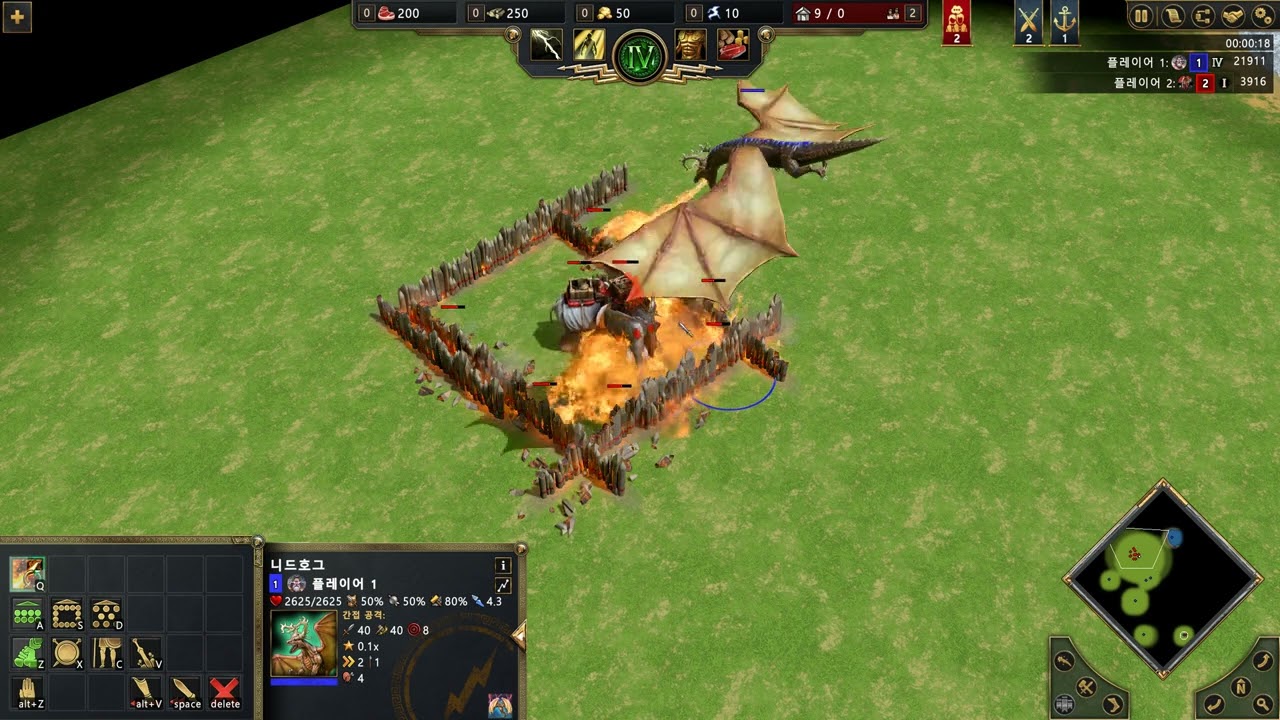
Task: Click the crossed swords military banner
Action: [x=1028, y=22]
